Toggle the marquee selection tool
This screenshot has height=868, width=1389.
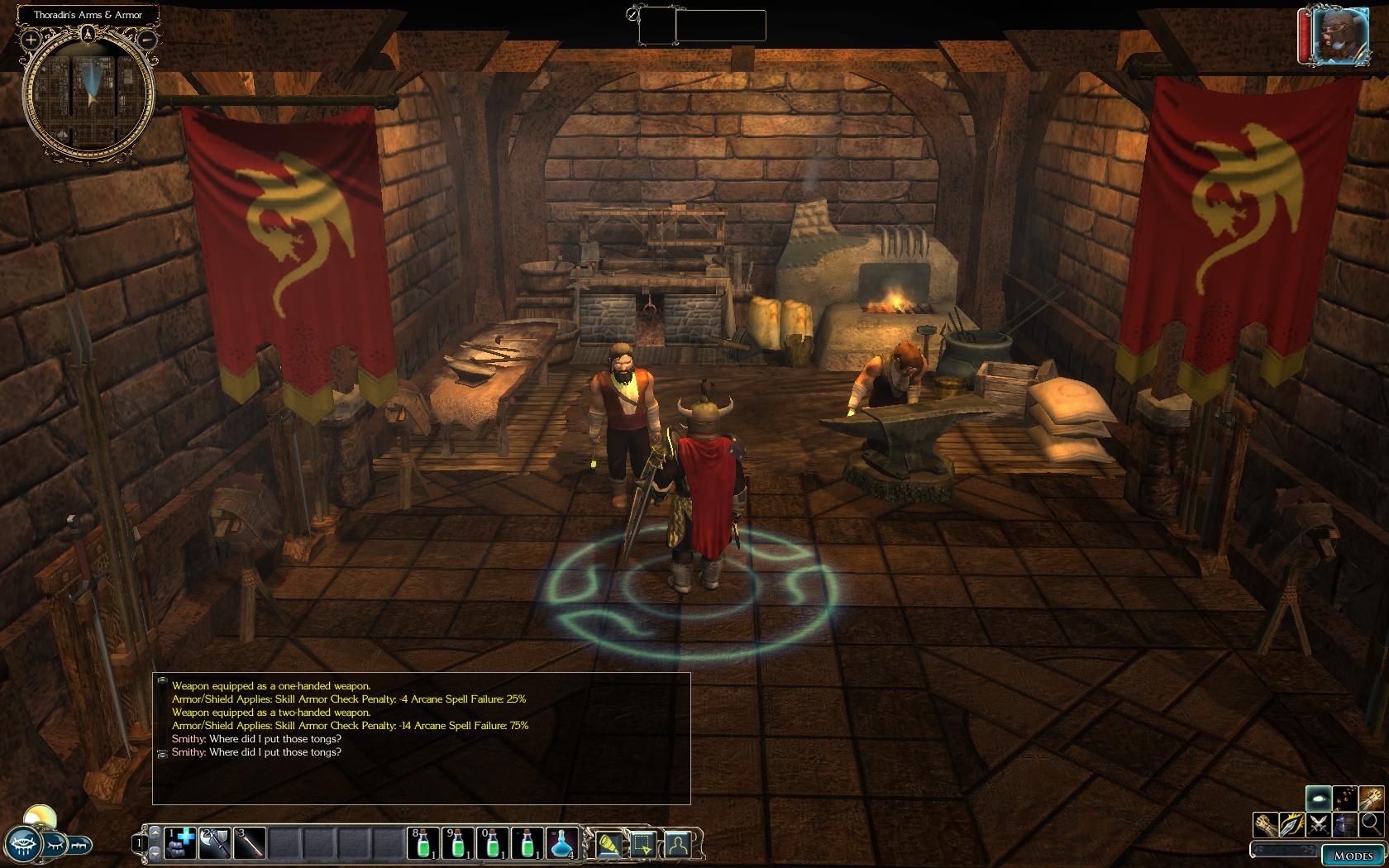point(643,844)
